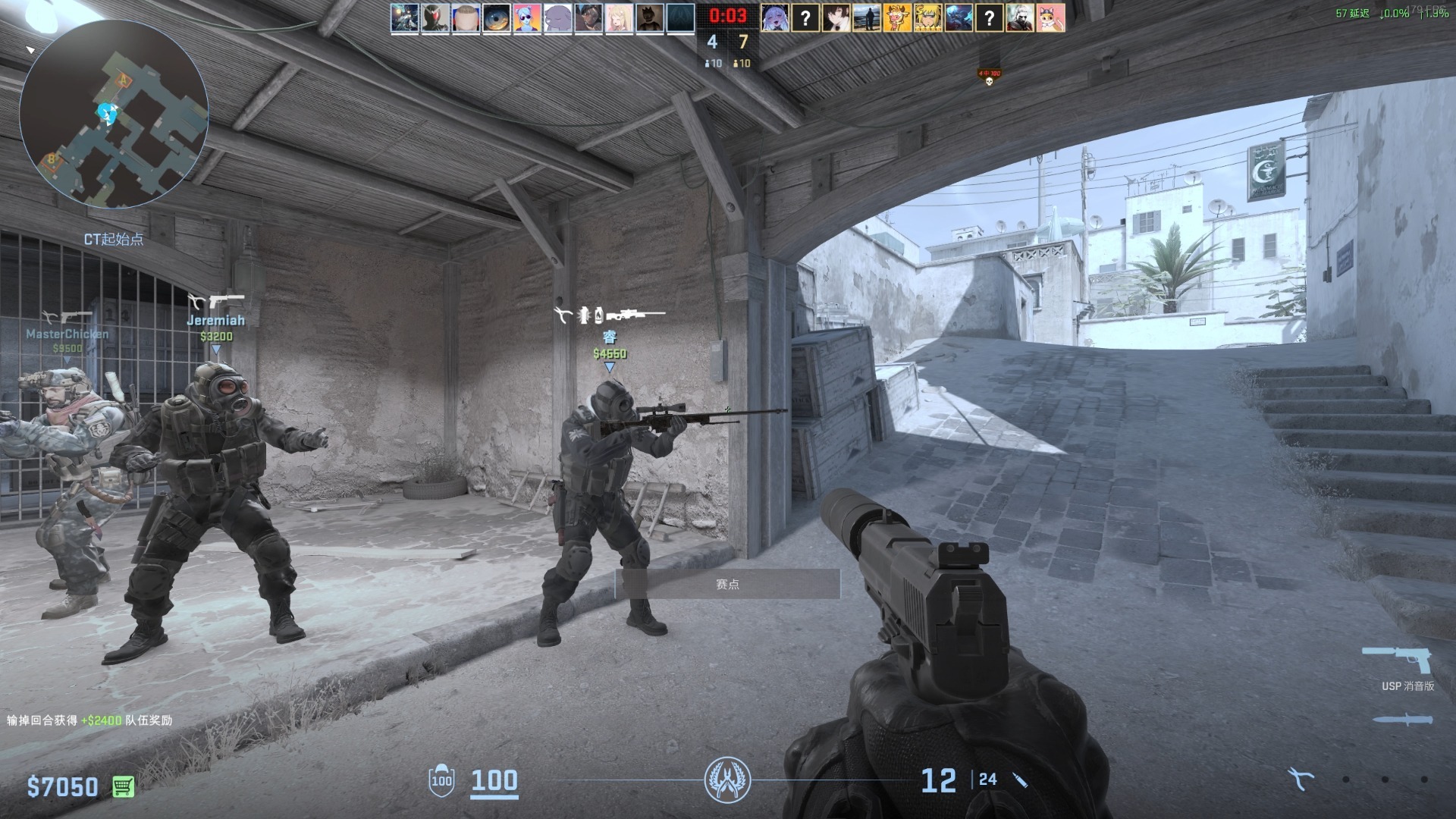Select the blue-skinned sunglasses avatar portrait
The image size is (1456, 819).
point(527,17)
